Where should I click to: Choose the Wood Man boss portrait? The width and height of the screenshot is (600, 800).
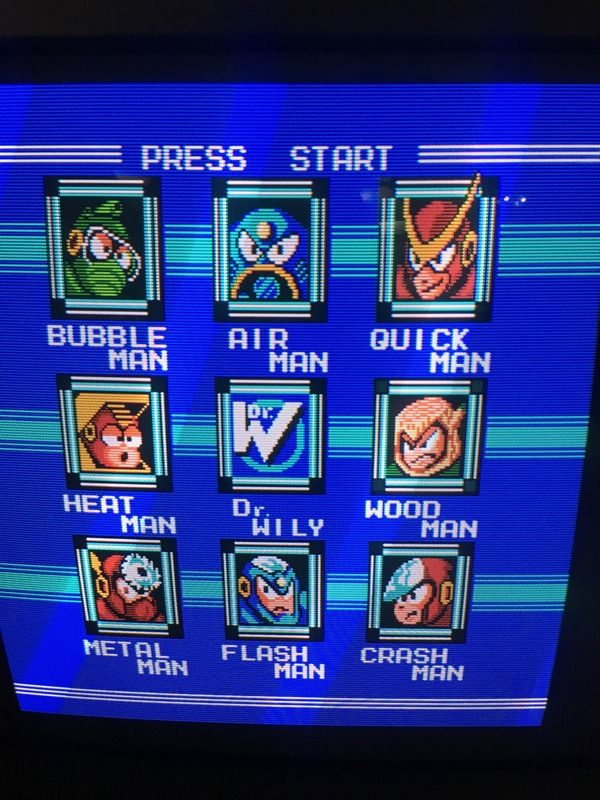[428, 434]
